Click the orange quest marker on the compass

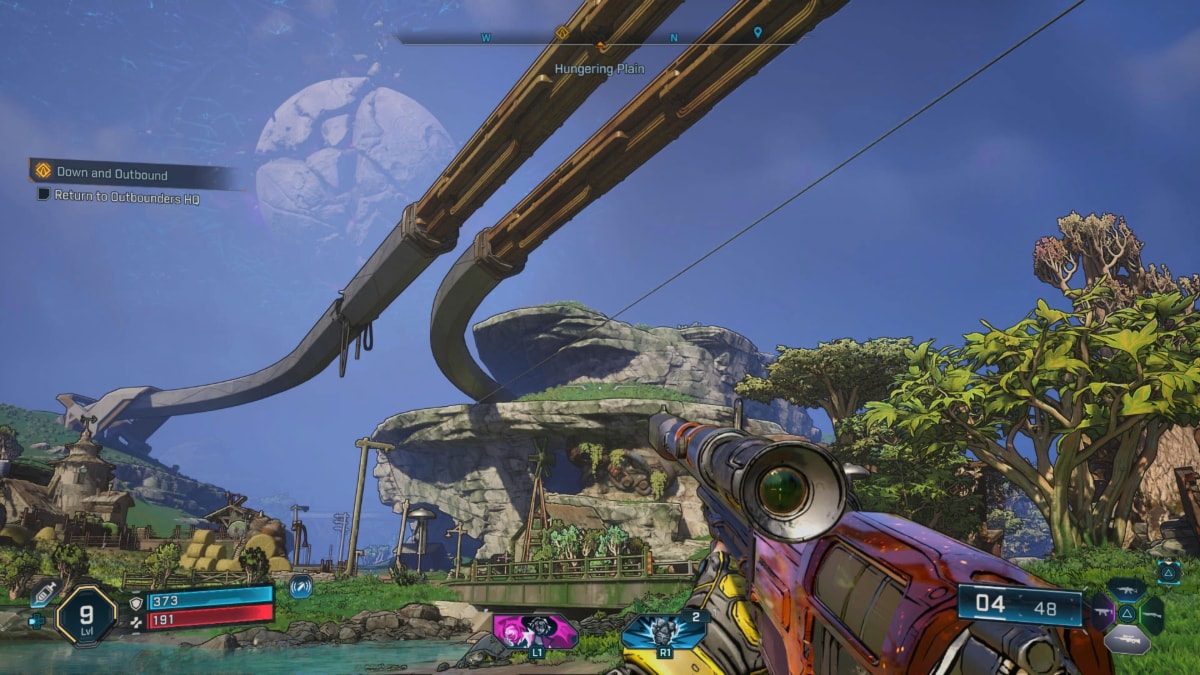click(x=562, y=33)
